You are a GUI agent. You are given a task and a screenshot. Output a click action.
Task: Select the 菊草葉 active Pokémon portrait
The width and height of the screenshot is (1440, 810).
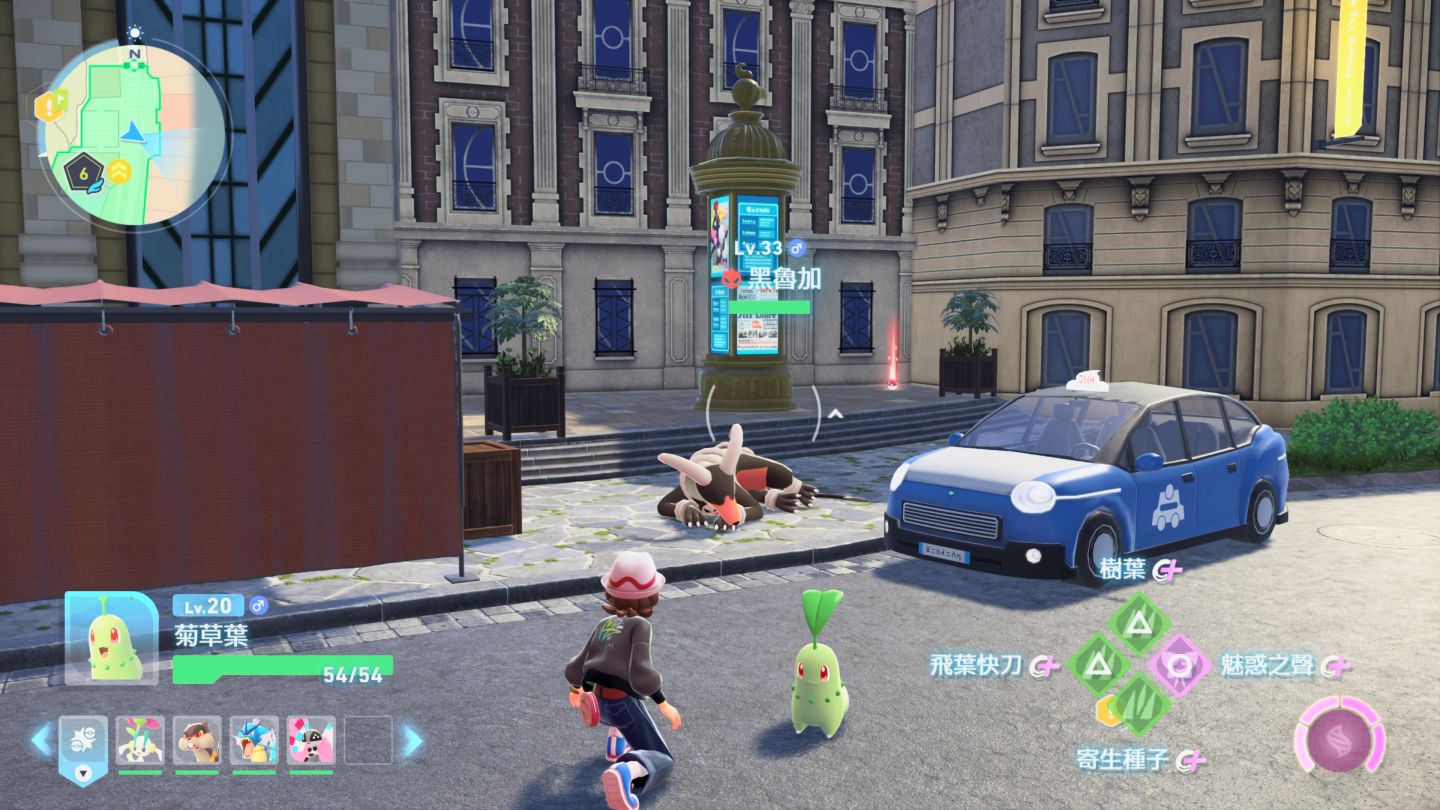coord(112,638)
